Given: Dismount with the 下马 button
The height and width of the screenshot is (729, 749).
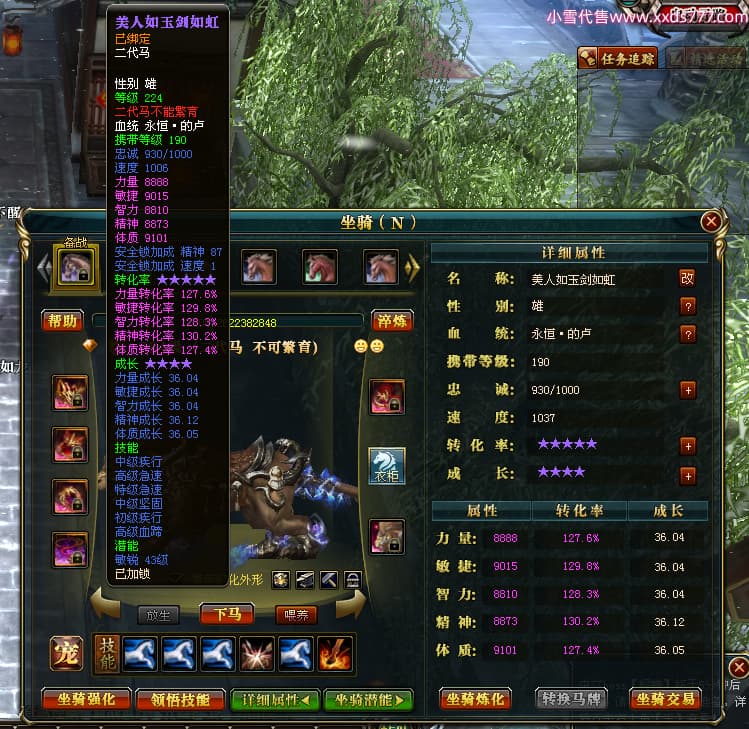Looking at the screenshot, I should click(x=228, y=614).
